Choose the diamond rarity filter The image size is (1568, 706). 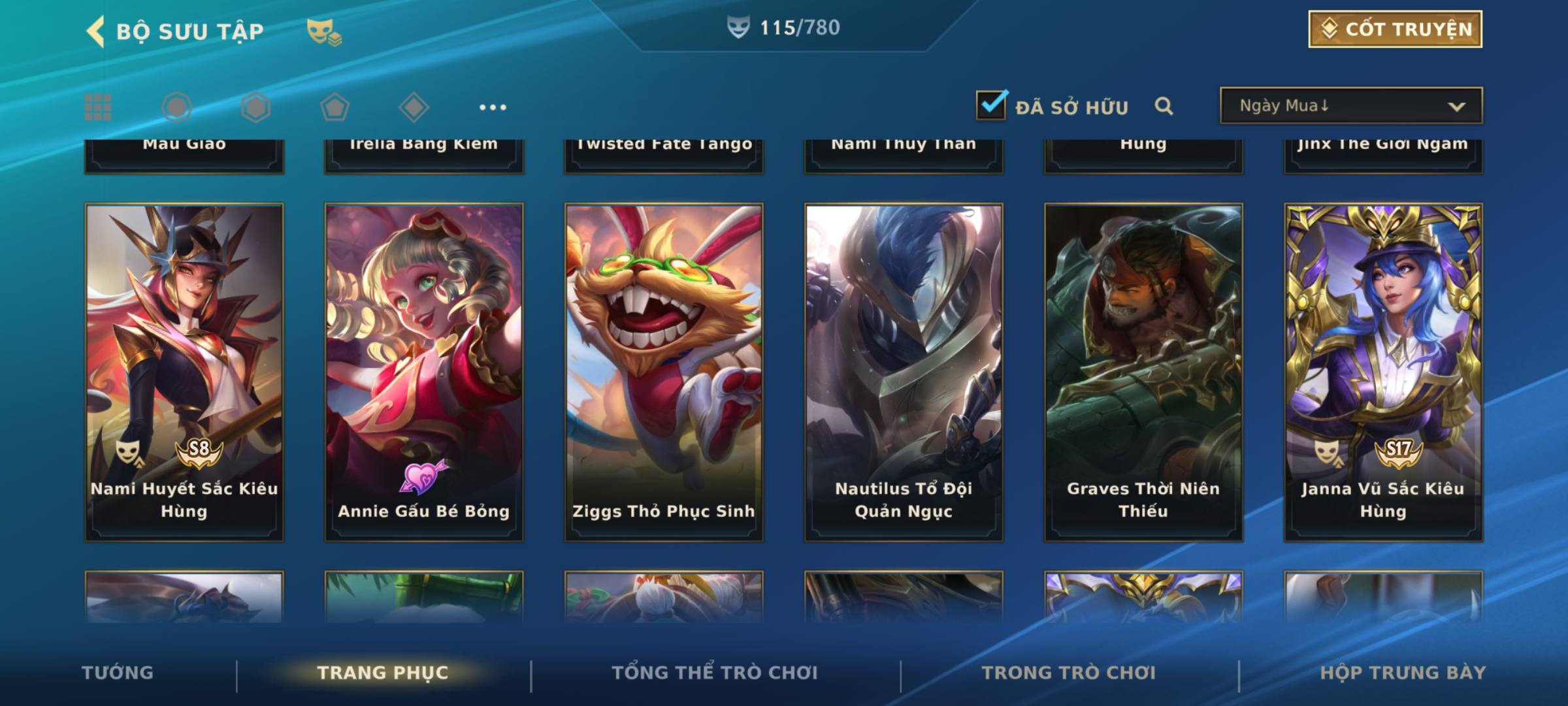[x=414, y=107]
